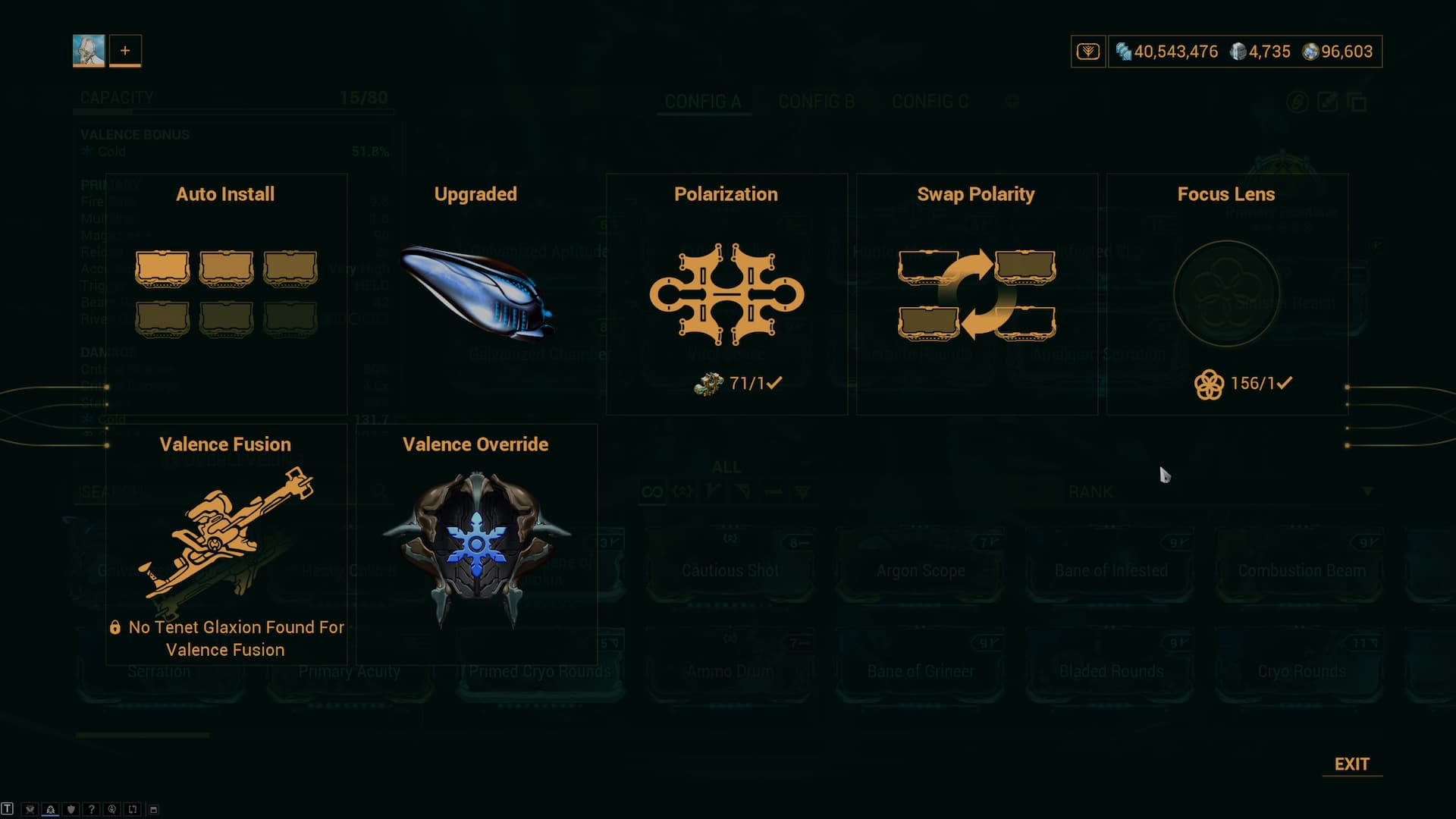Click the plus button beside the avatar
Screen dimensions: 1456x819
125,51
